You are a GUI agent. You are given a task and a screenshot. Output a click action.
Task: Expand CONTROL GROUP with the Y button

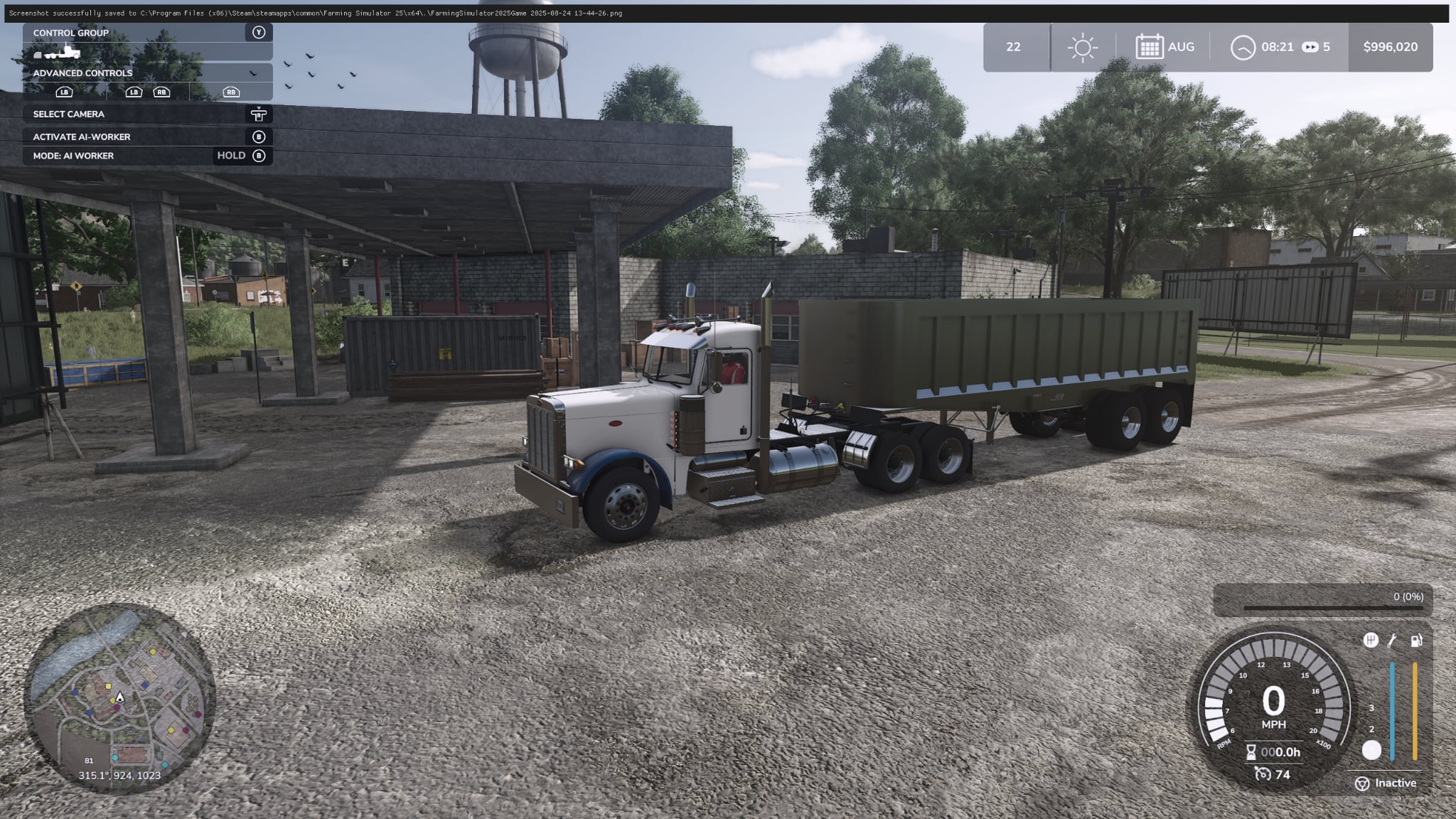click(x=259, y=32)
